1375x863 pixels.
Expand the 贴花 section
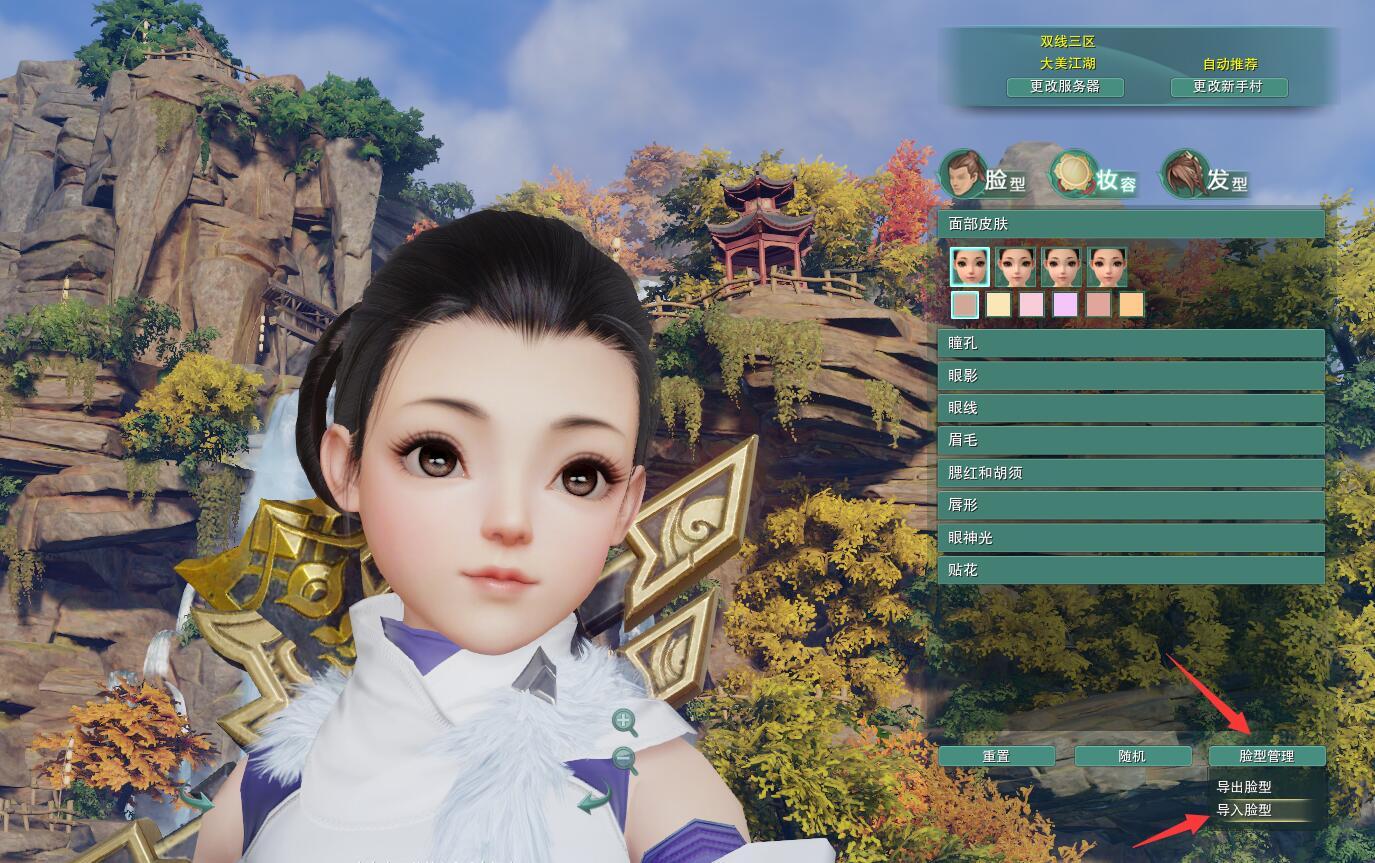click(x=1130, y=570)
